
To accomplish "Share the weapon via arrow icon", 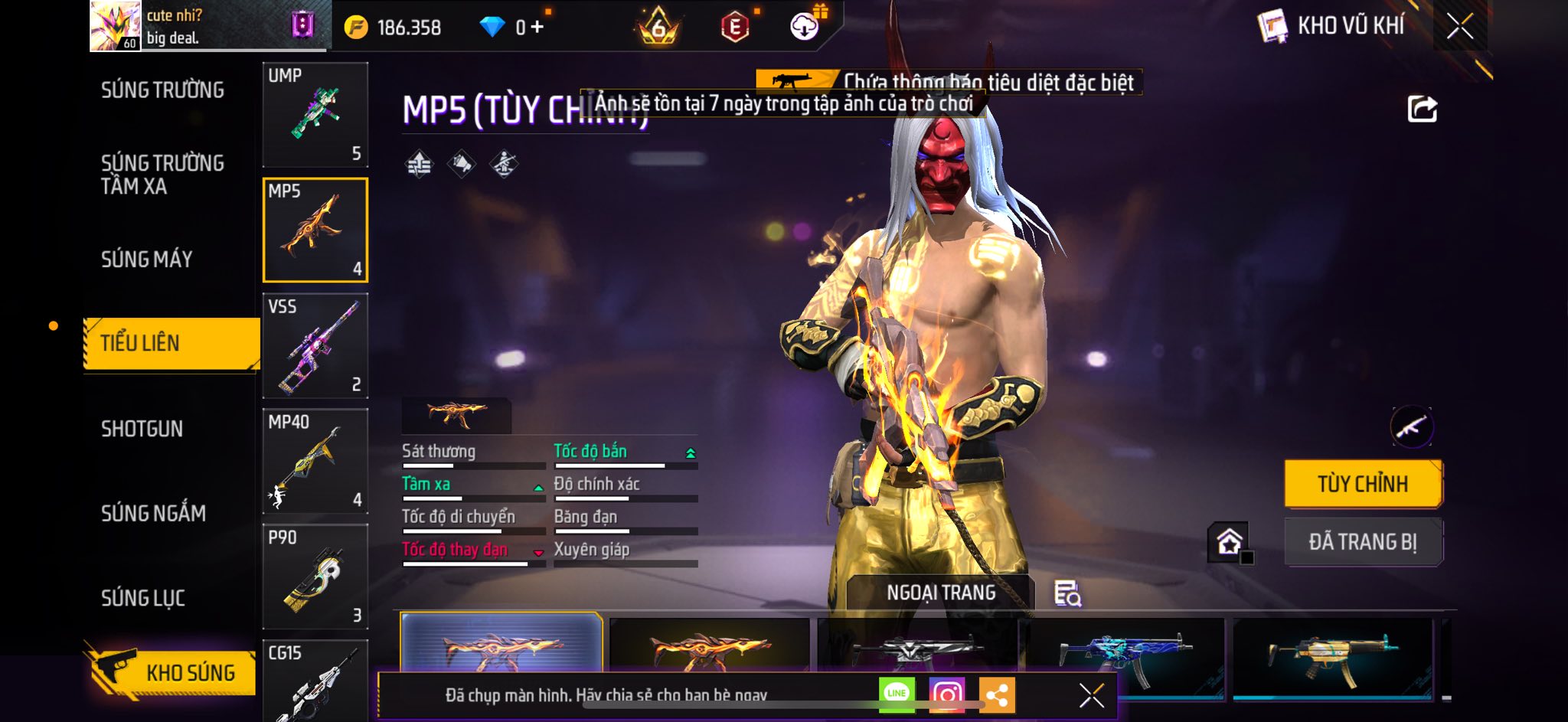I will [1422, 109].
